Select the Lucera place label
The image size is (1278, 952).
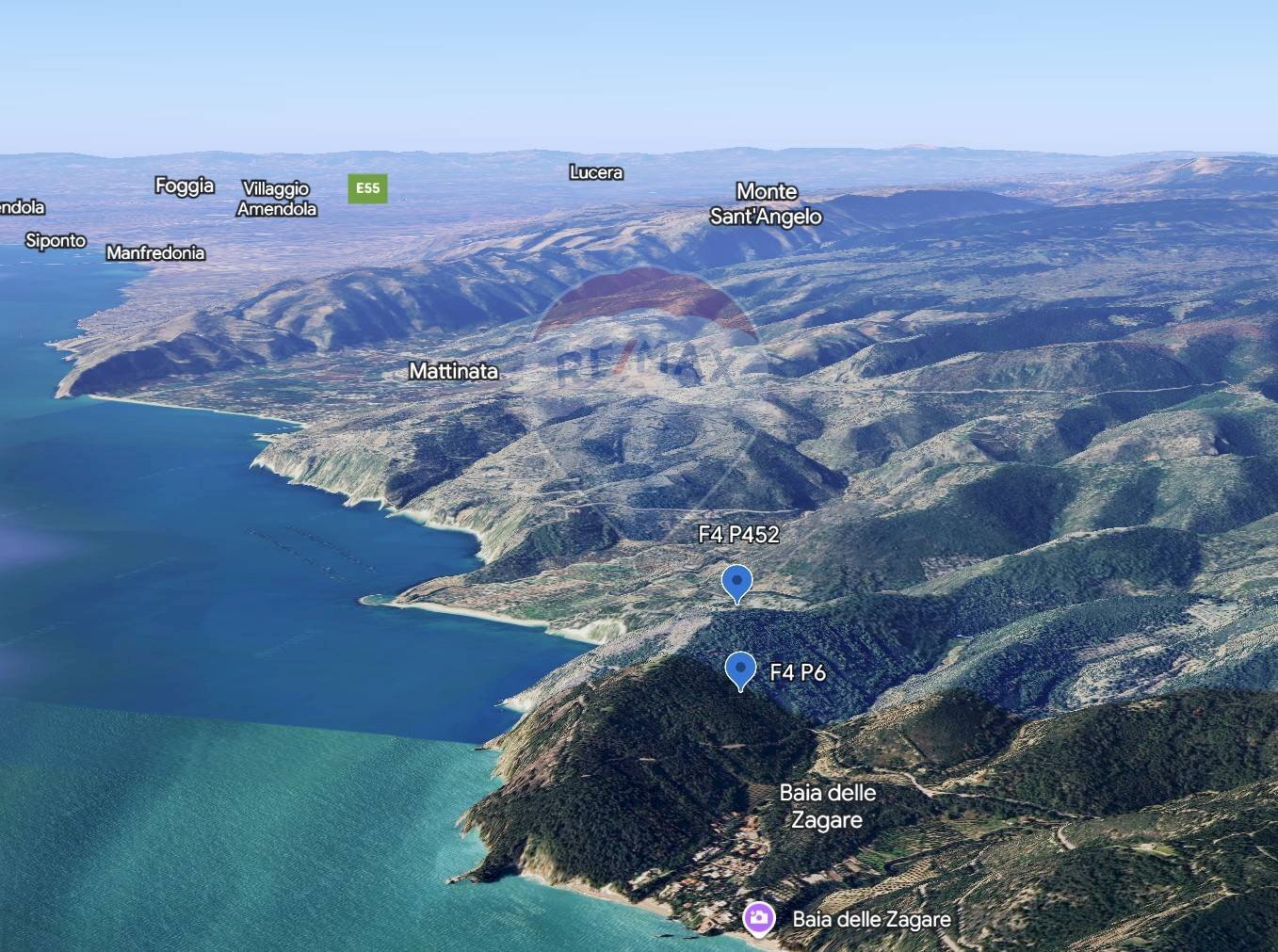596,172
